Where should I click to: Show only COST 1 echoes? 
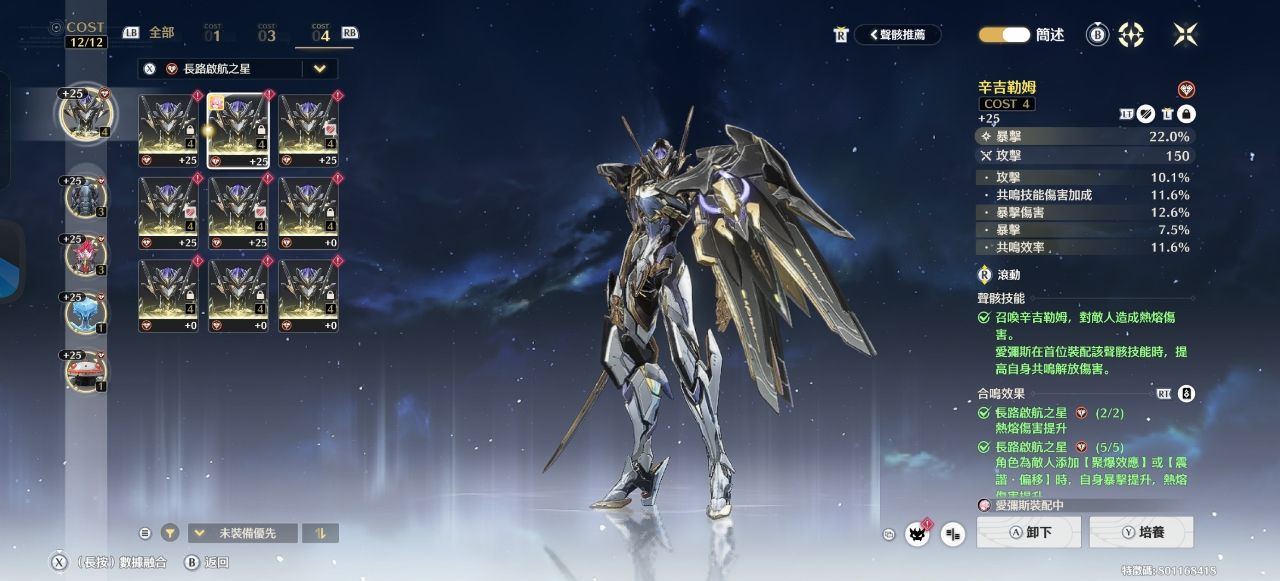point(212,34)
